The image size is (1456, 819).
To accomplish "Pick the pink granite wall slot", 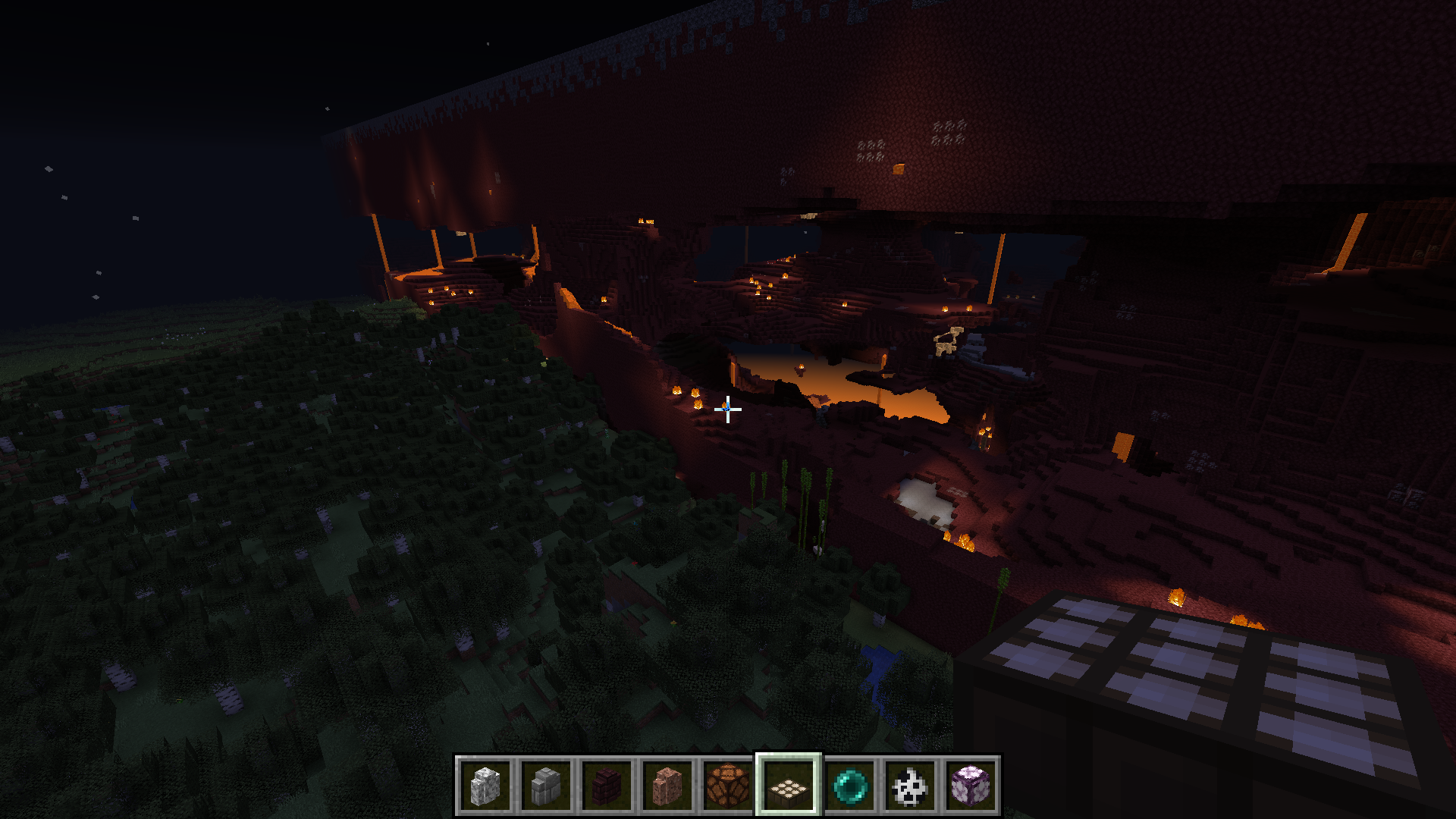I will click(667, 786).
